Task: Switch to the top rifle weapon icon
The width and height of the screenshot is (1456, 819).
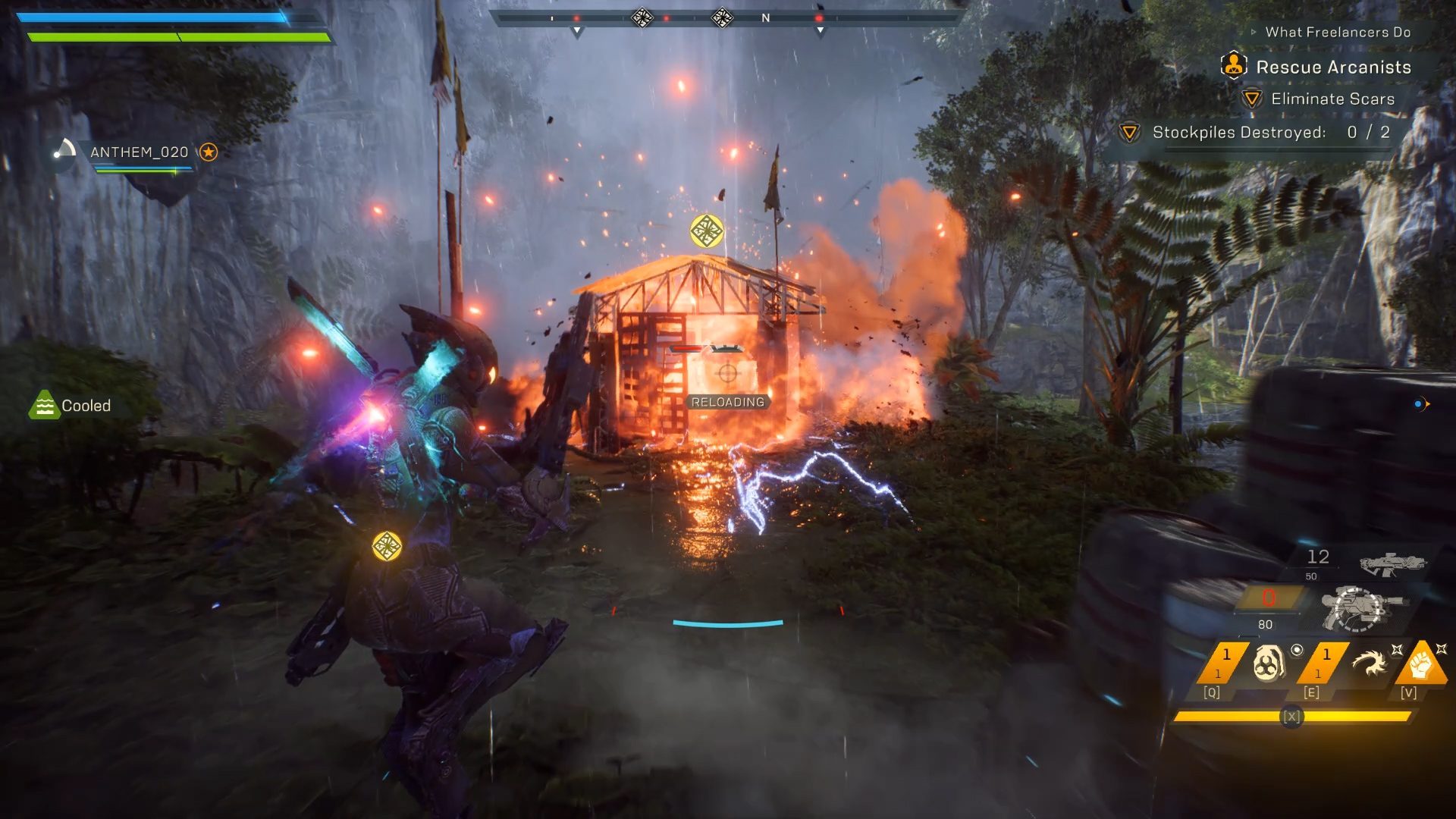Action: [1392, 563]
